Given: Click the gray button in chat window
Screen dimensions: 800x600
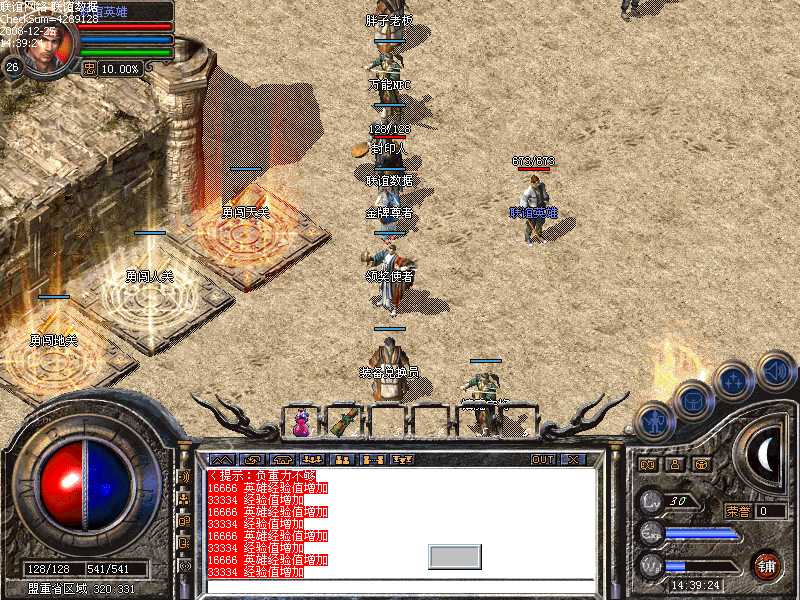Looking at the screenshot, I should [455, 557].
